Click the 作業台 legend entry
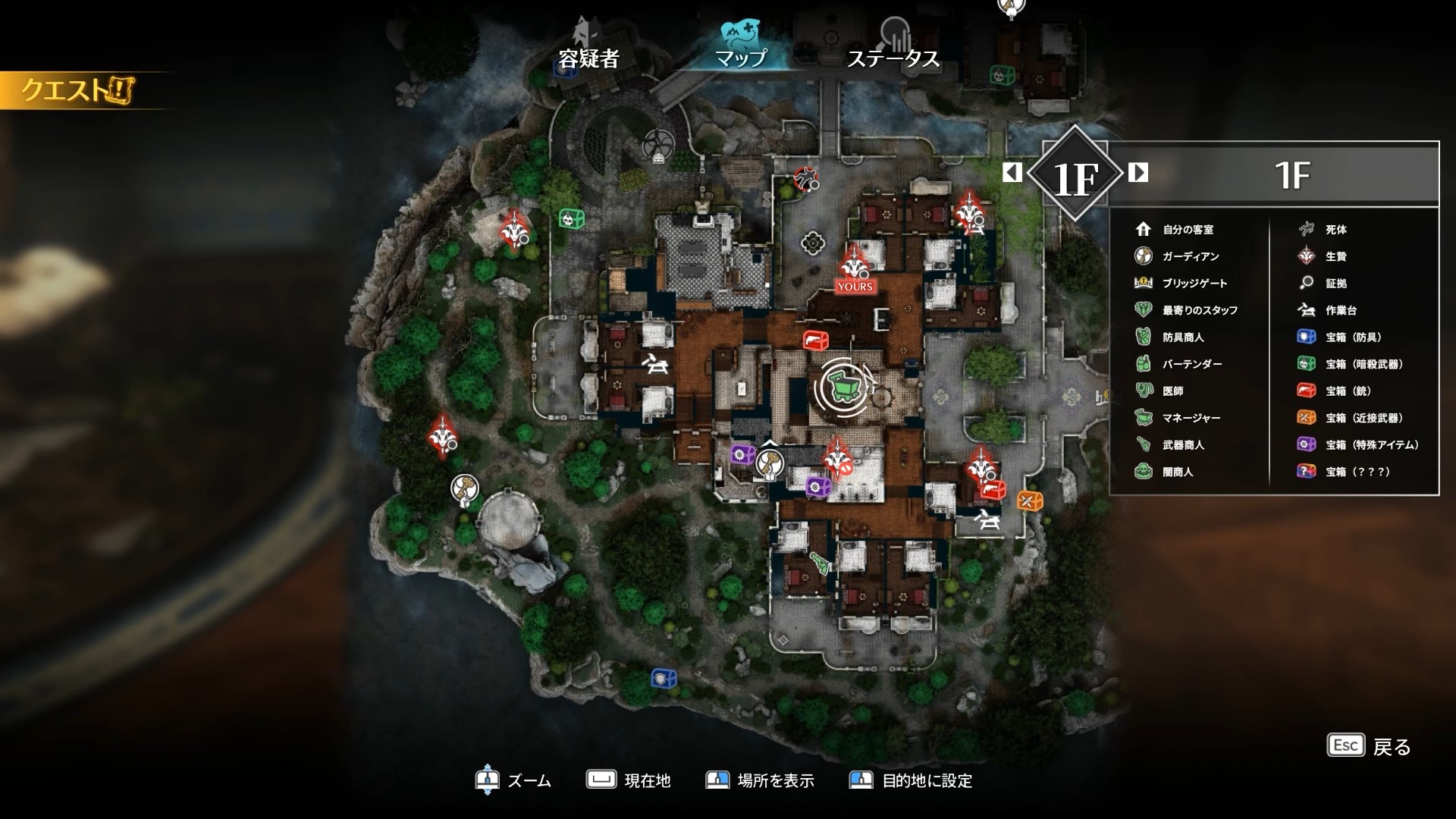Viewport: 1456px width, 819px height. pyautogui.click(x=1340, y=310)
